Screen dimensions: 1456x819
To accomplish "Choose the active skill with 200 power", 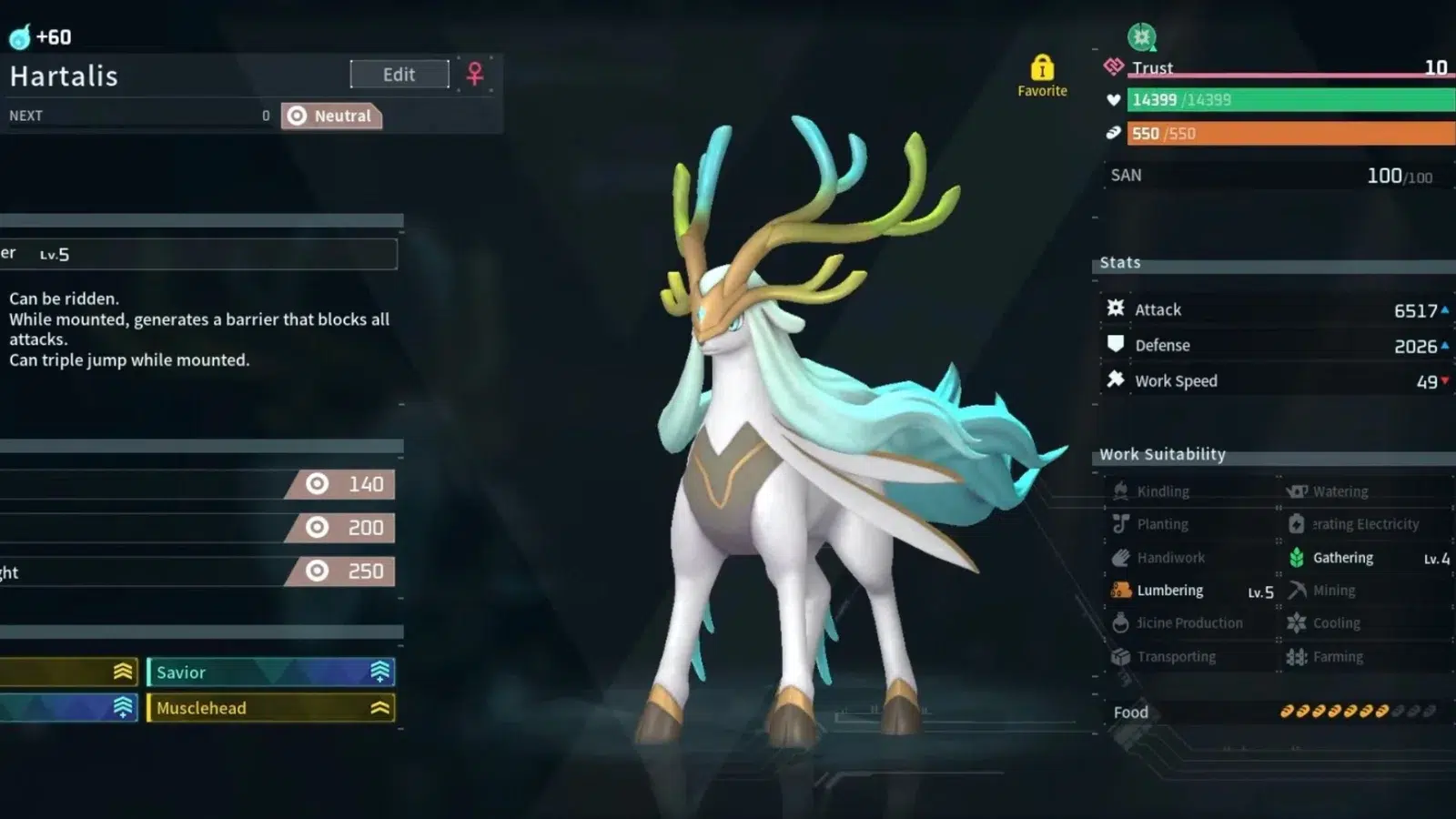I will pos(200,528).
